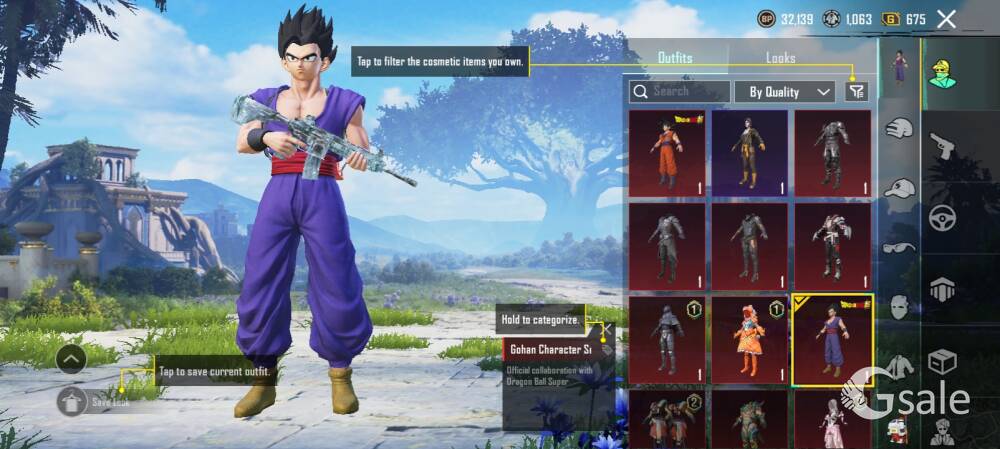Expand the up-arrow circle button
1000x449 pixels.
point(71,358)
